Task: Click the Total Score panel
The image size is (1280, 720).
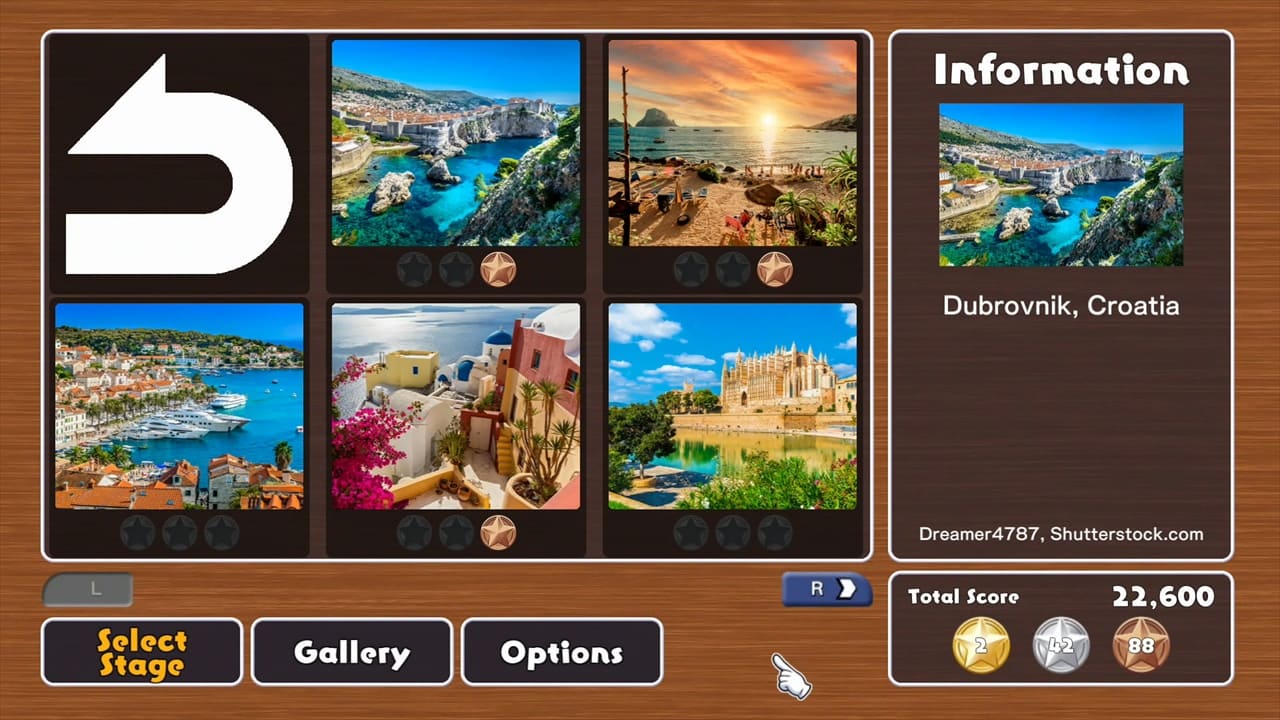Action: [1063, 596]
